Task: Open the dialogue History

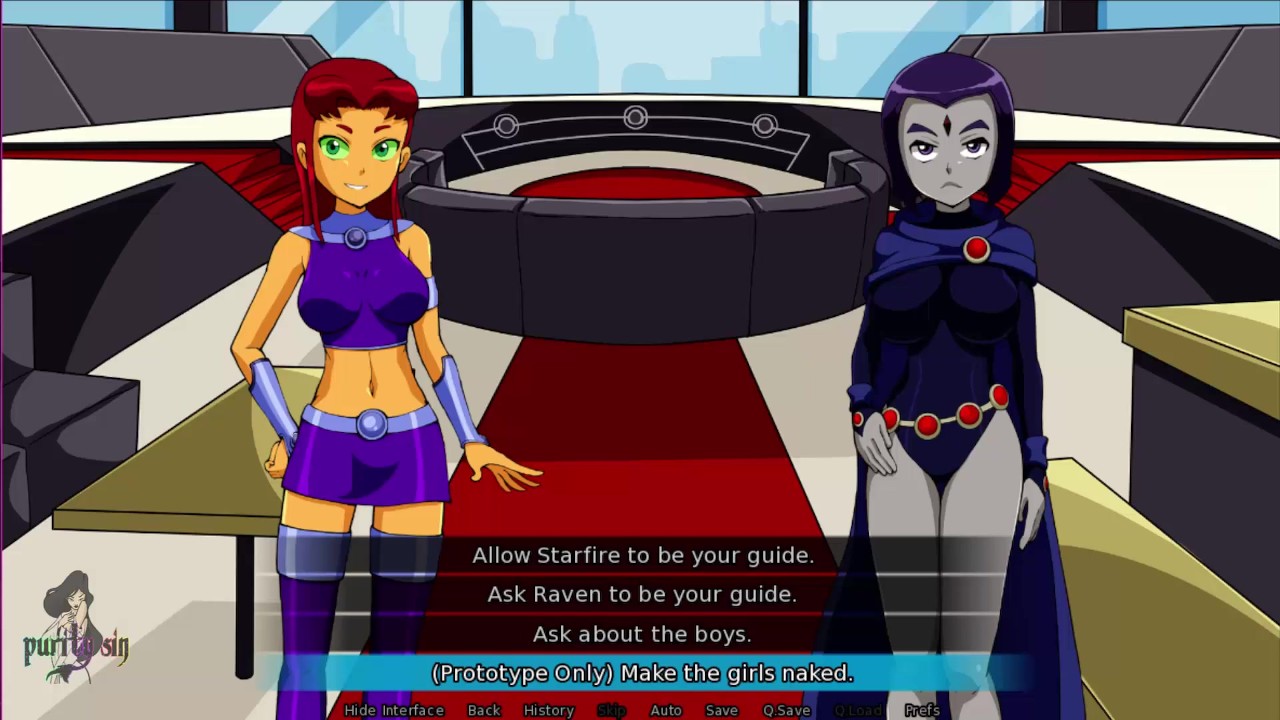Action: click(549, 710)
